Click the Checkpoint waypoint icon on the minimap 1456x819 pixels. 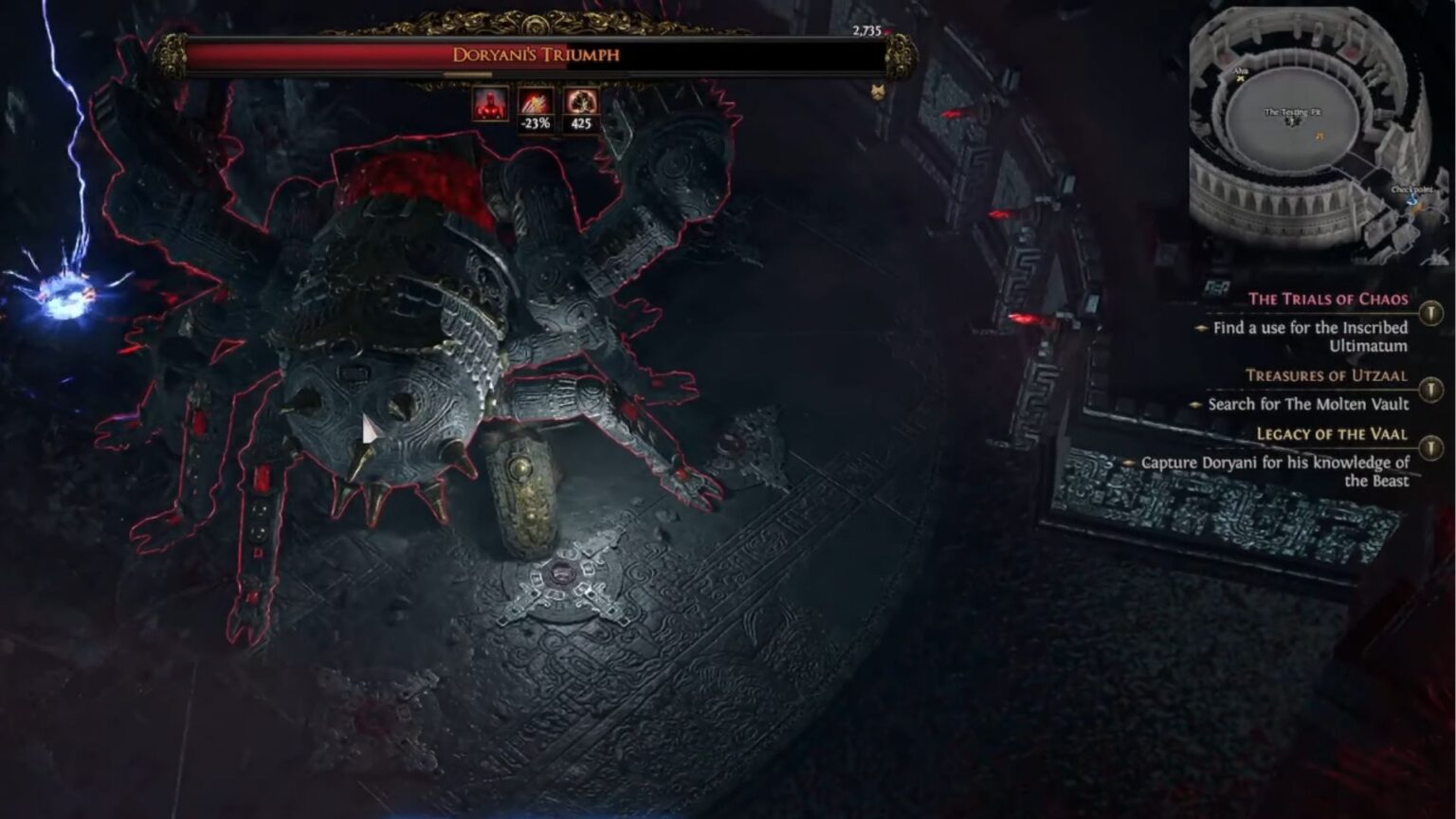coord(1411,201)
